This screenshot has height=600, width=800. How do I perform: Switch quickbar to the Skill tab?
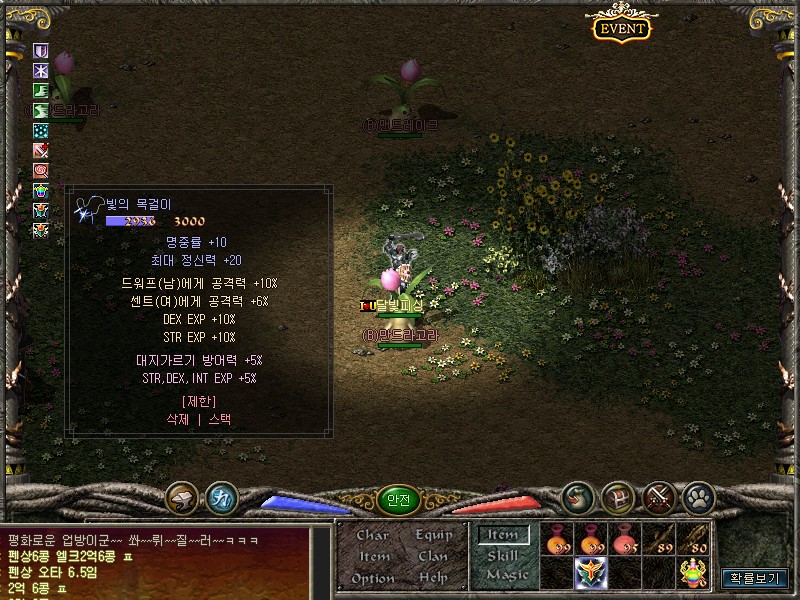coord(503,556)
